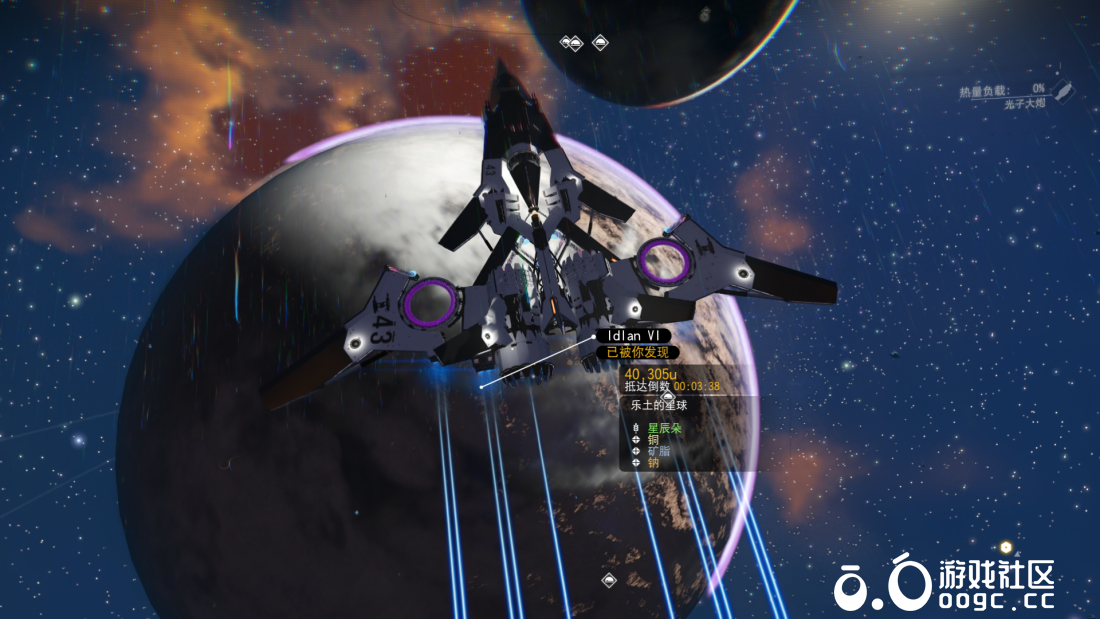Select the planet marker at the screen bottom
Viewport: 1100px width, 619px height.
point(609,580)
